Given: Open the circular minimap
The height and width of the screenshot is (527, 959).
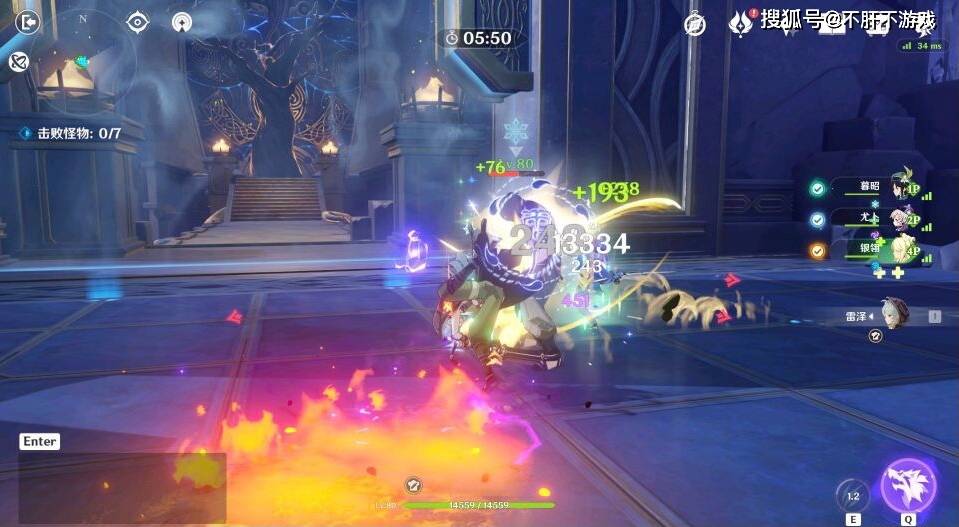Looking at the screenshot, I should [82, 62].
